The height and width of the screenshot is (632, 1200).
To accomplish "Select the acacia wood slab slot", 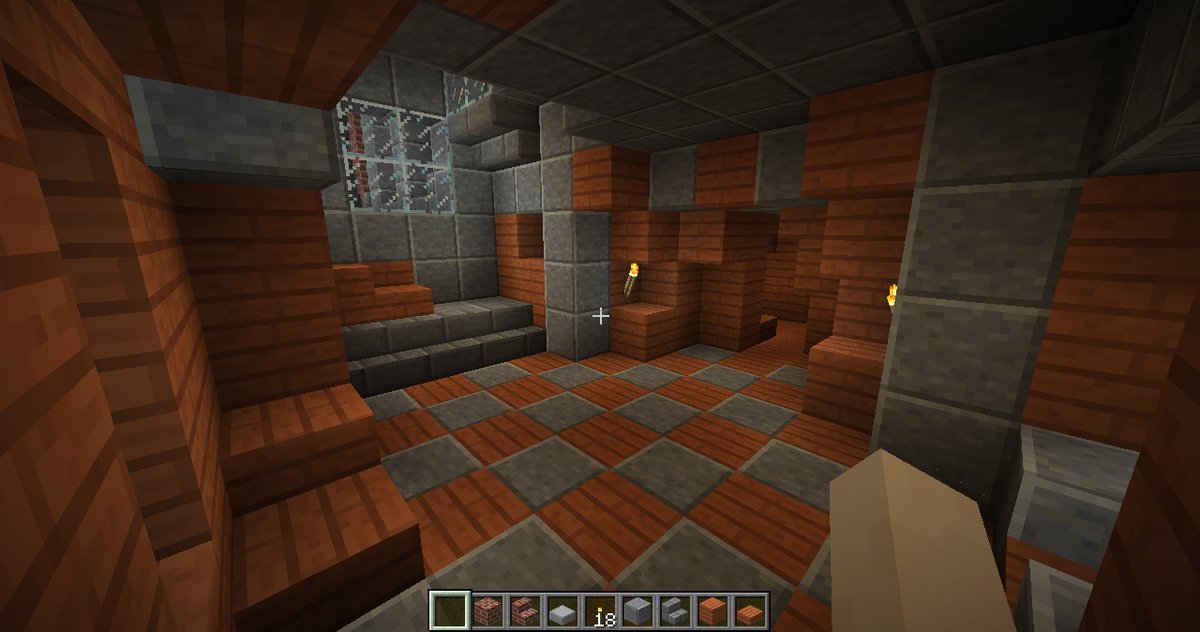I will [748, 609].
